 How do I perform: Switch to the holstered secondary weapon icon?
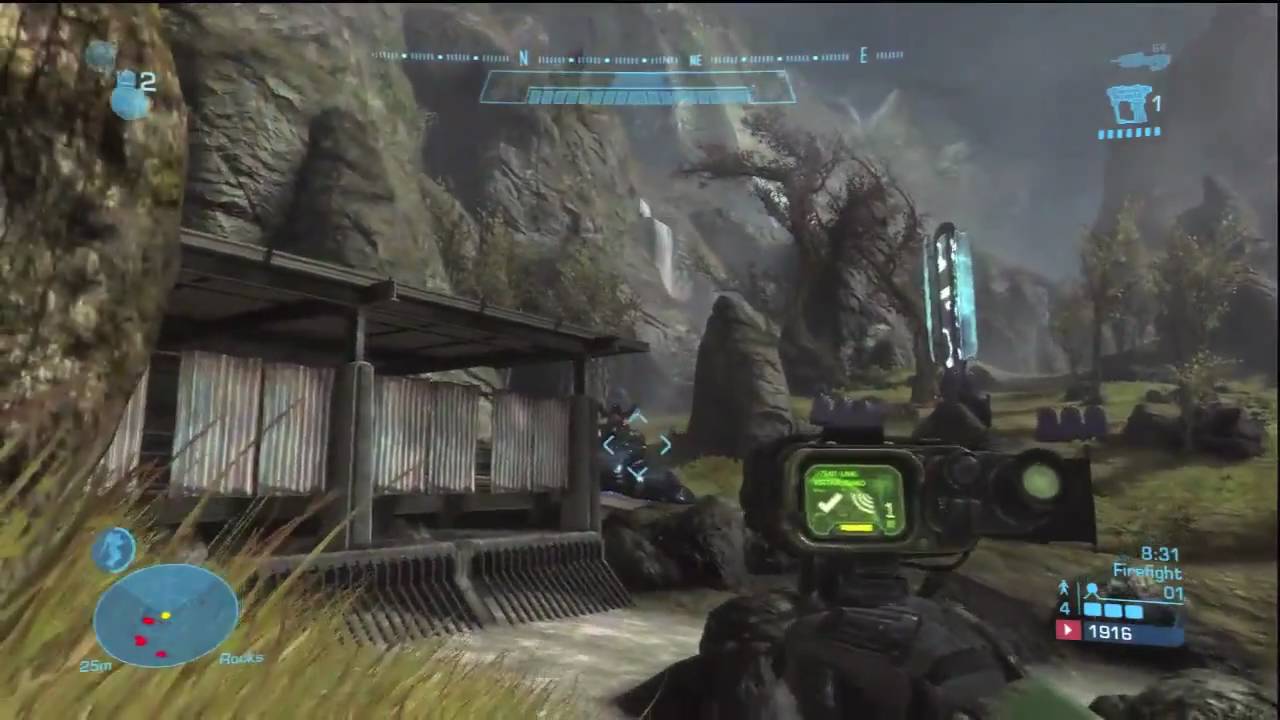(x=1142, y=60)
